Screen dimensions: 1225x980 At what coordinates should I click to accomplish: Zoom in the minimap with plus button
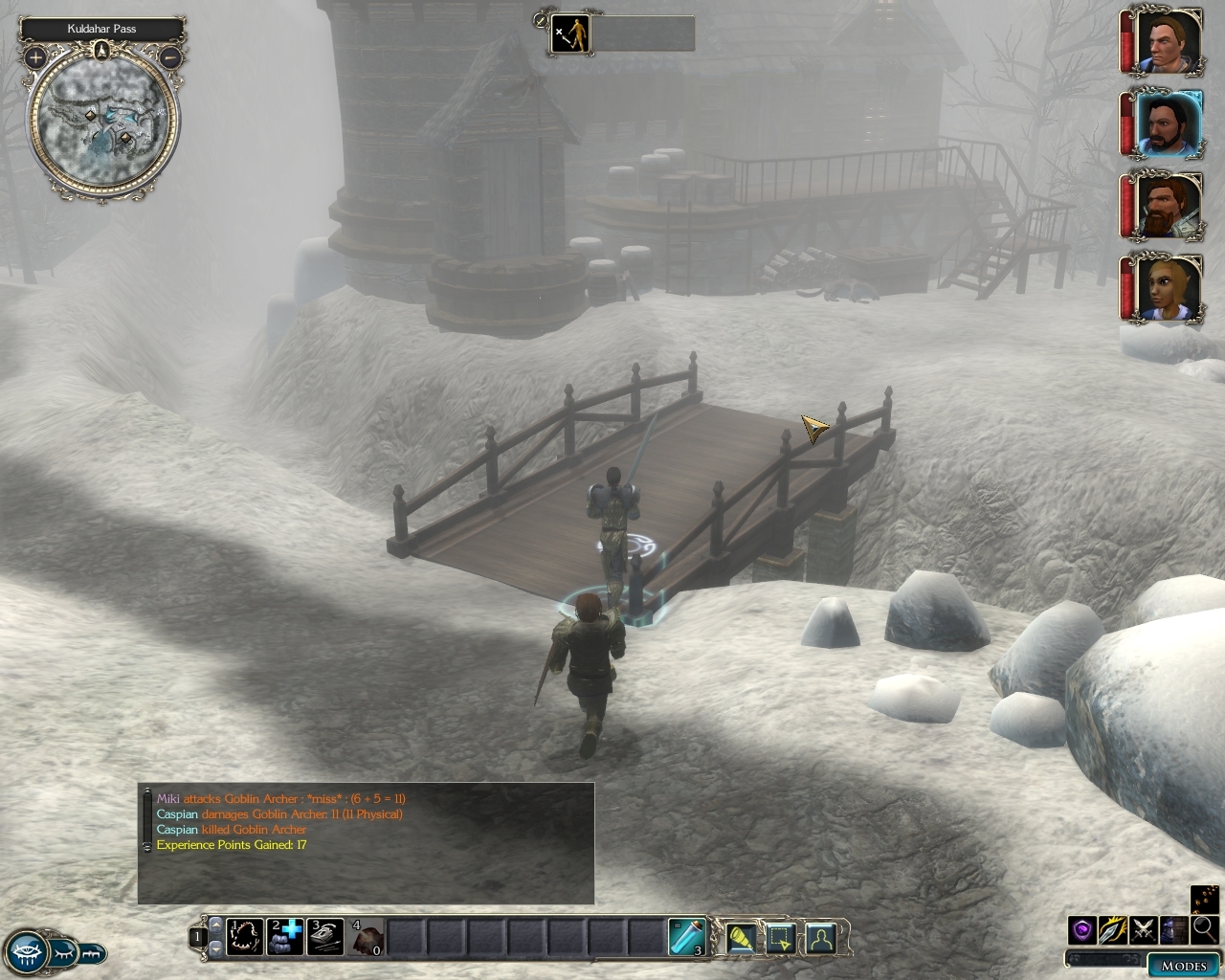click(x=35, y=57)
